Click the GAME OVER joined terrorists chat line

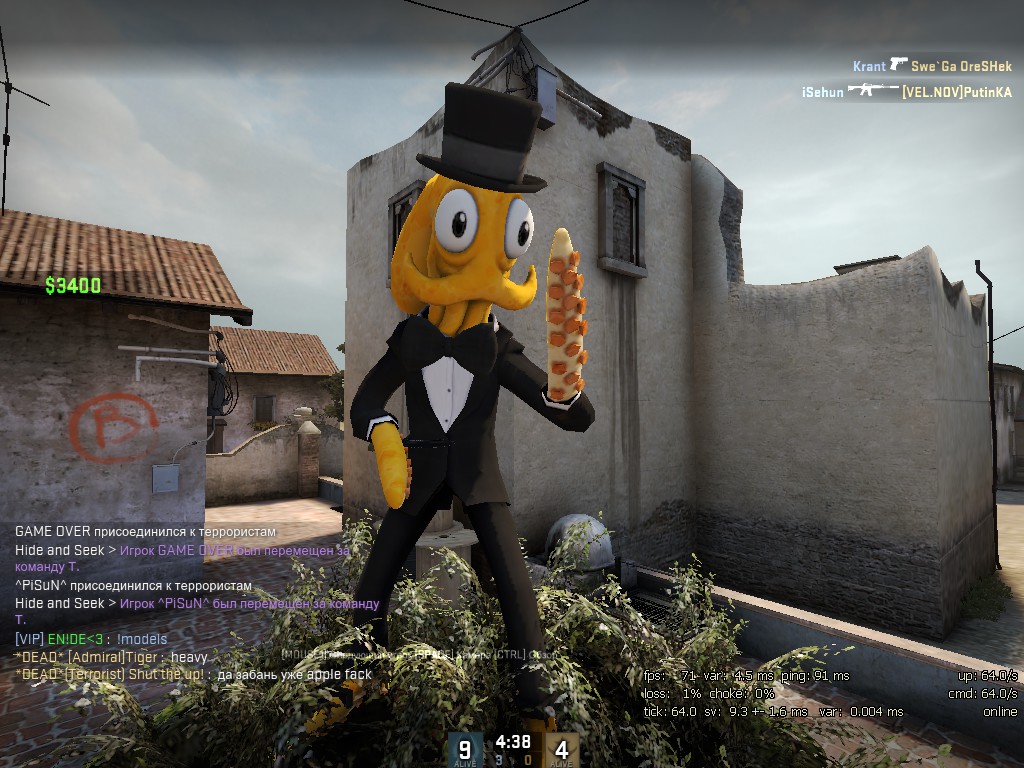pyautogui.click(x=145, y=532)
